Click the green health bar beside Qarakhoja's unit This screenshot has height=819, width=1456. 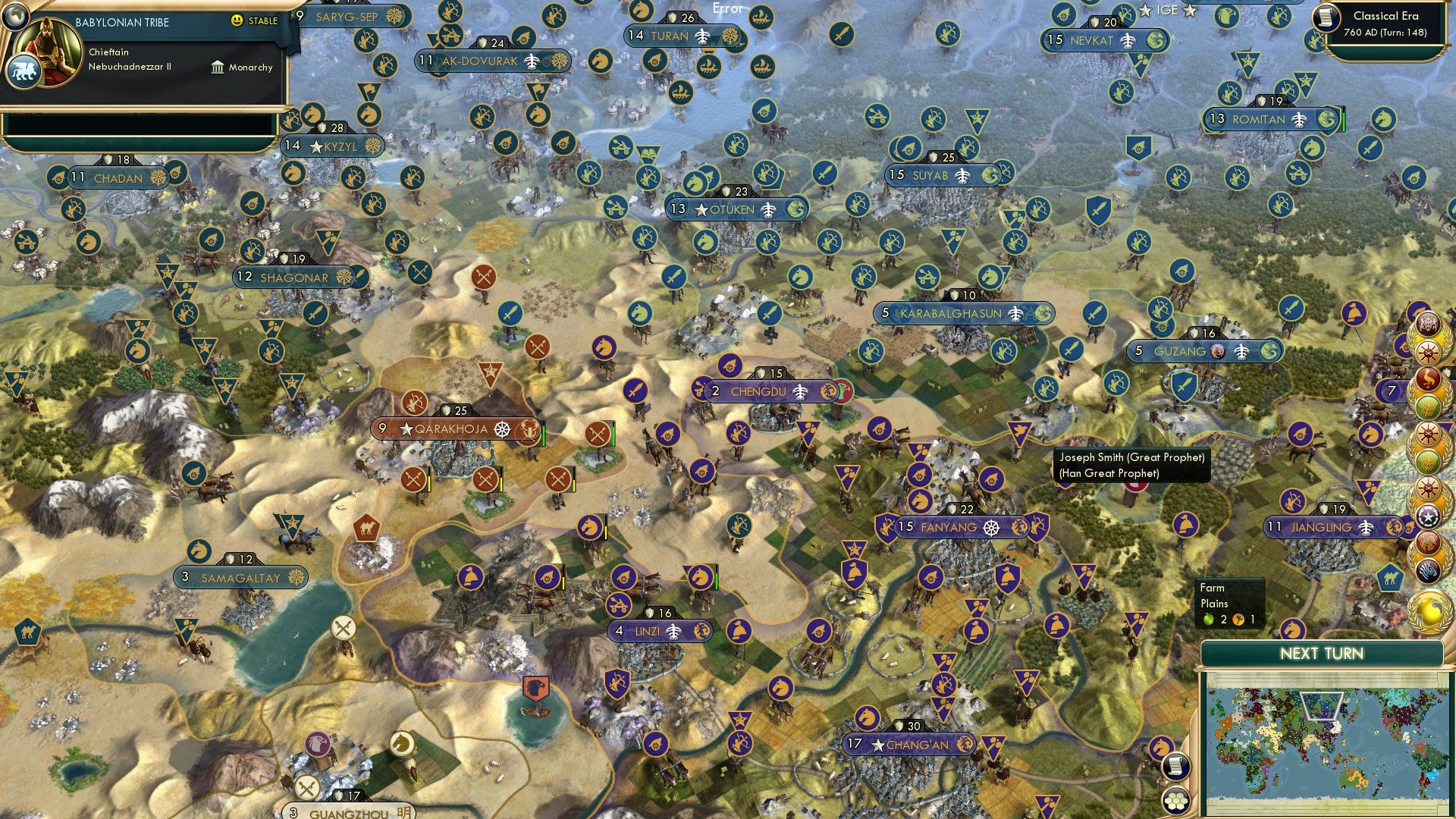pos(544,434)
